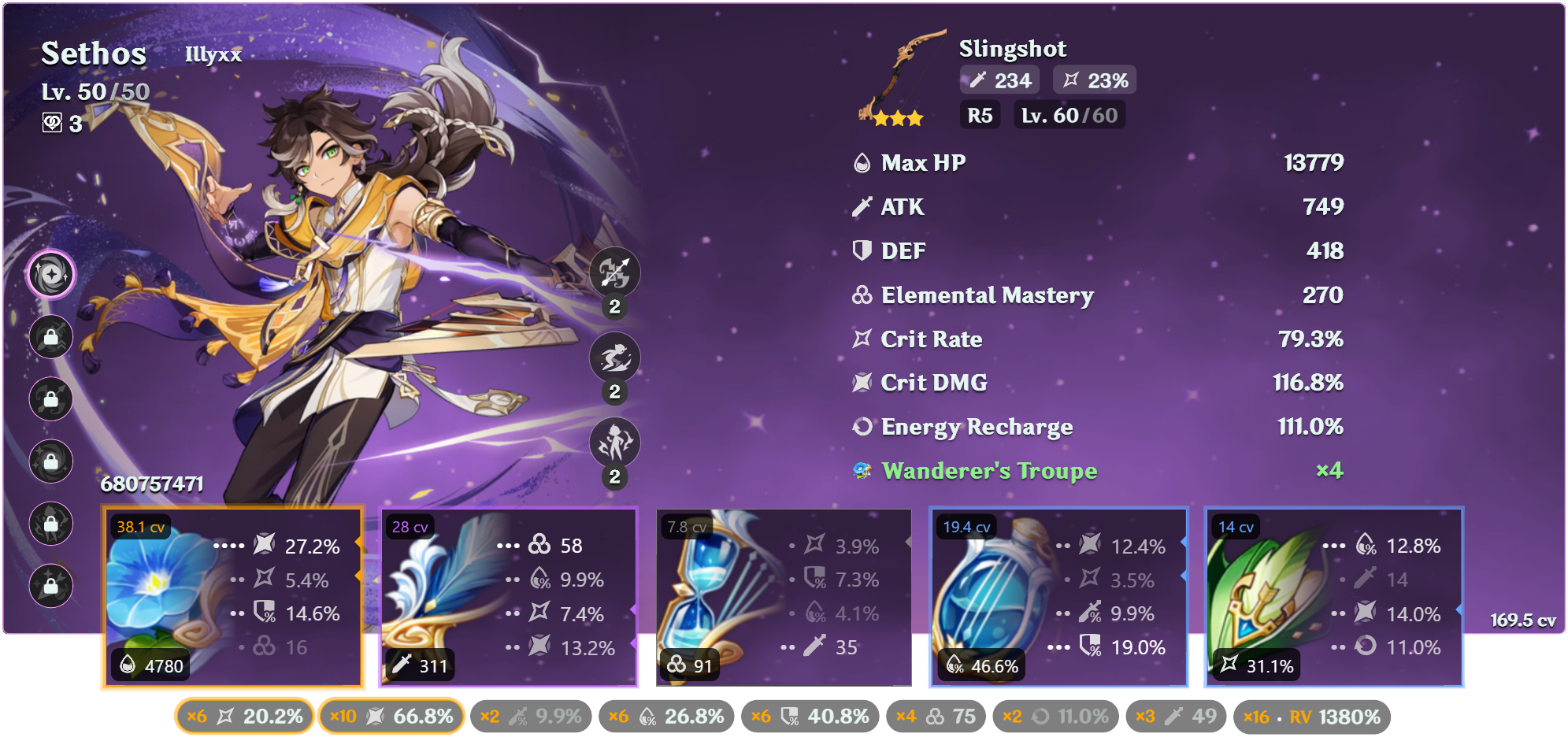1568x741 pixels.
Task: Select the Elemental Mastery stat icon
Action: click(862, 295)
